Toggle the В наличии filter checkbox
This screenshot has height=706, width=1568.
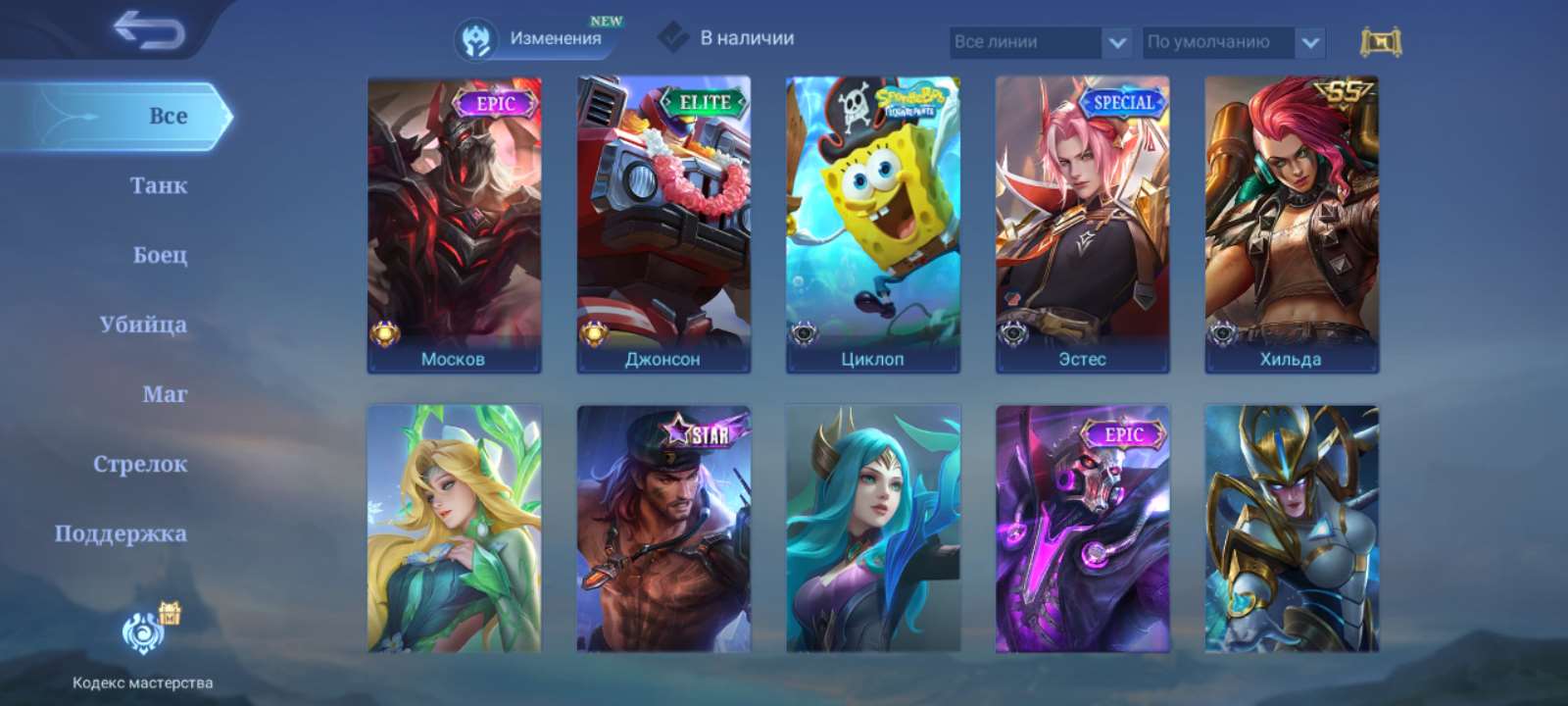click(674, 39)
